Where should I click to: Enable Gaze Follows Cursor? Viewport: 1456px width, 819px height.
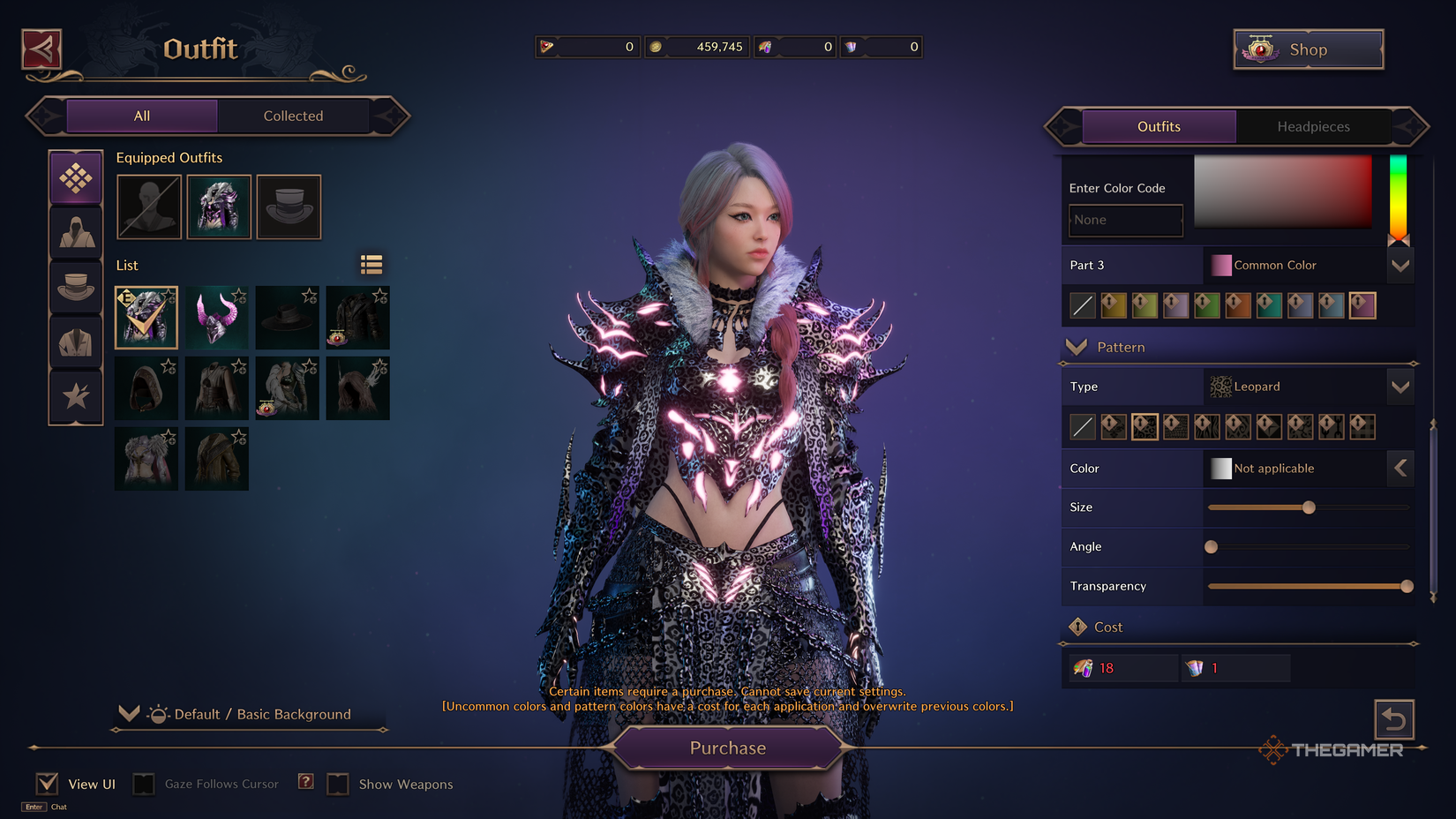pos(143,783)
